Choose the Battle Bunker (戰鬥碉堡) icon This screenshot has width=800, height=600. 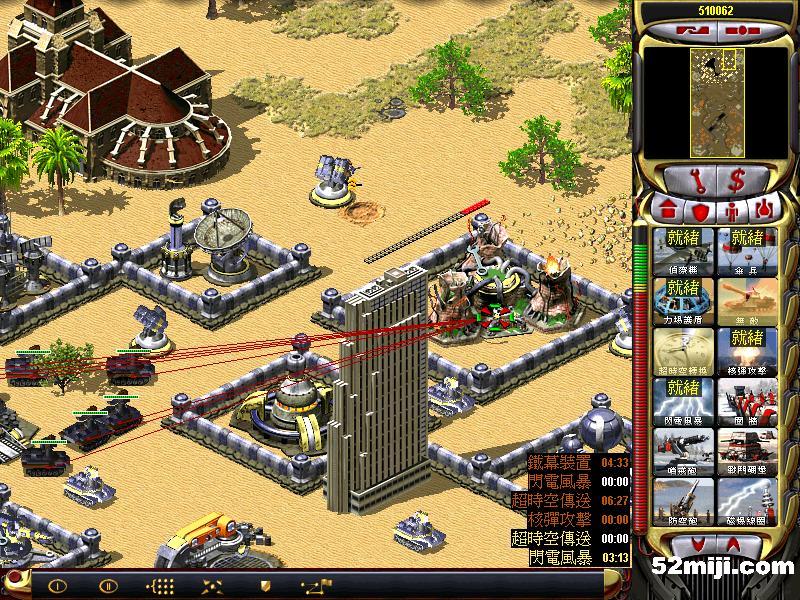(746, 452)
